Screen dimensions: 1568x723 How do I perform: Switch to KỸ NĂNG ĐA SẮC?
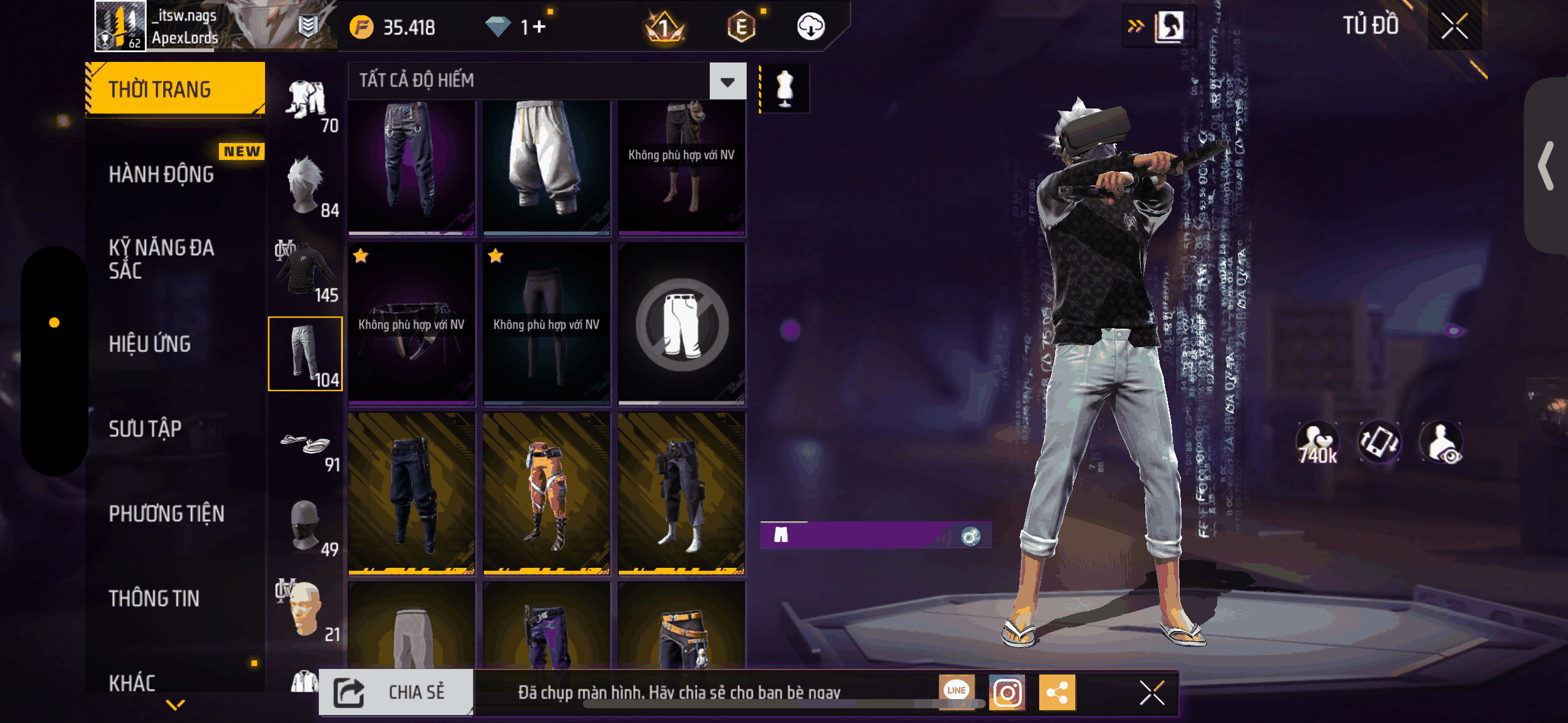tap(161, 259)
